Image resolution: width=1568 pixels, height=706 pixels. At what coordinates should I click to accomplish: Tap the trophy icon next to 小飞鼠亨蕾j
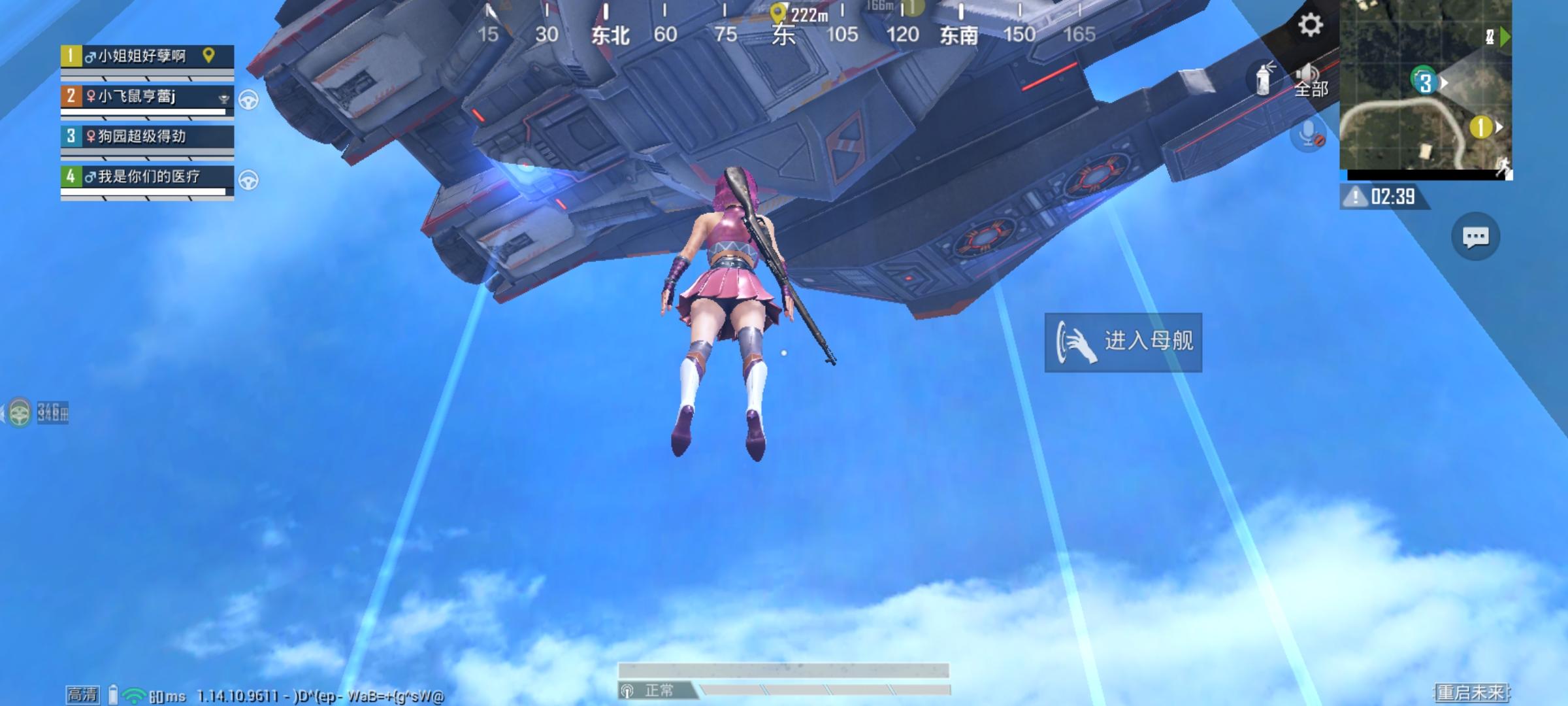223,97
